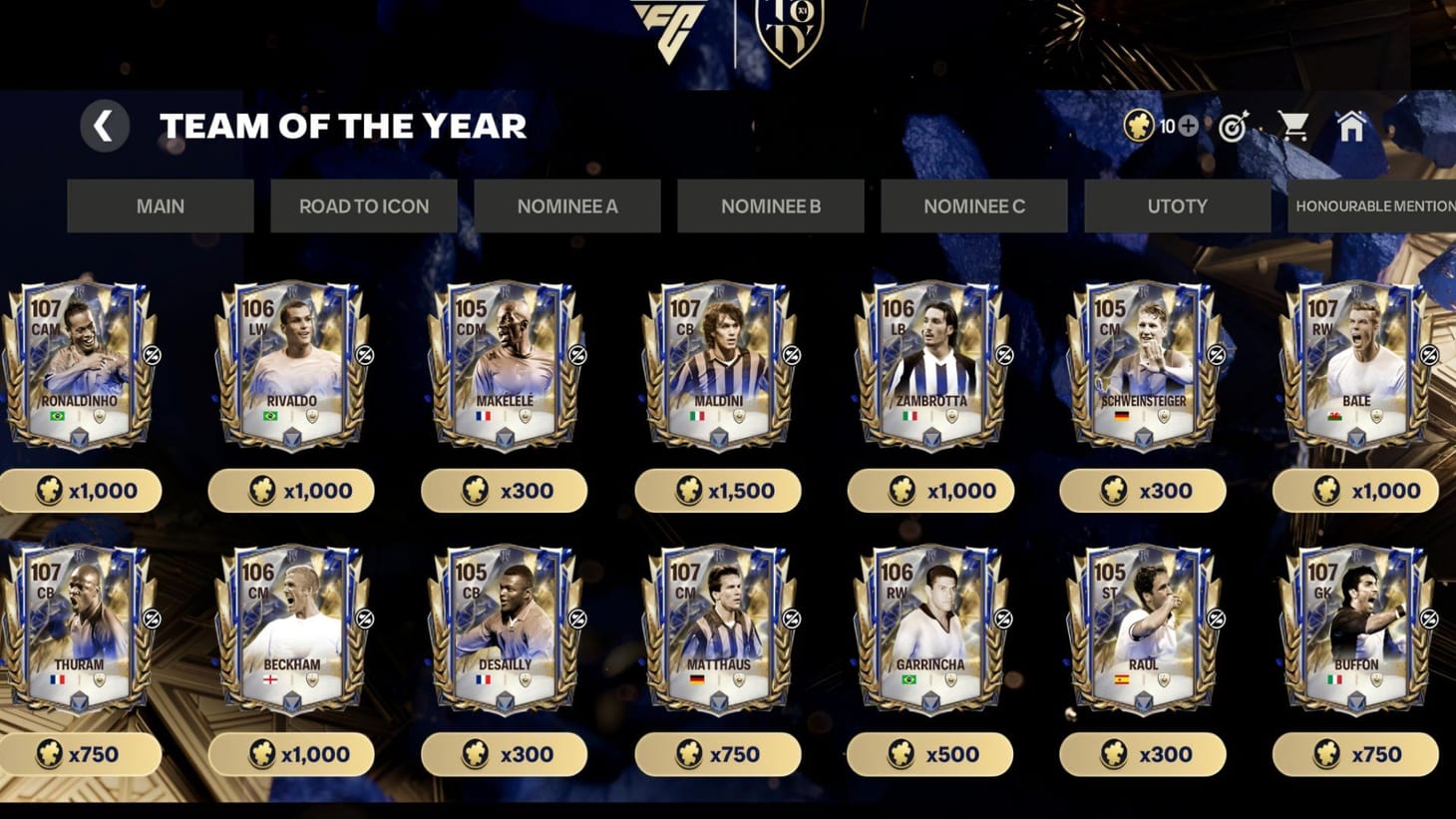The width and height of the screenshot is (1456, 819).
Task: Open objectives using the target icon
Action: [x=1234, y=127]
